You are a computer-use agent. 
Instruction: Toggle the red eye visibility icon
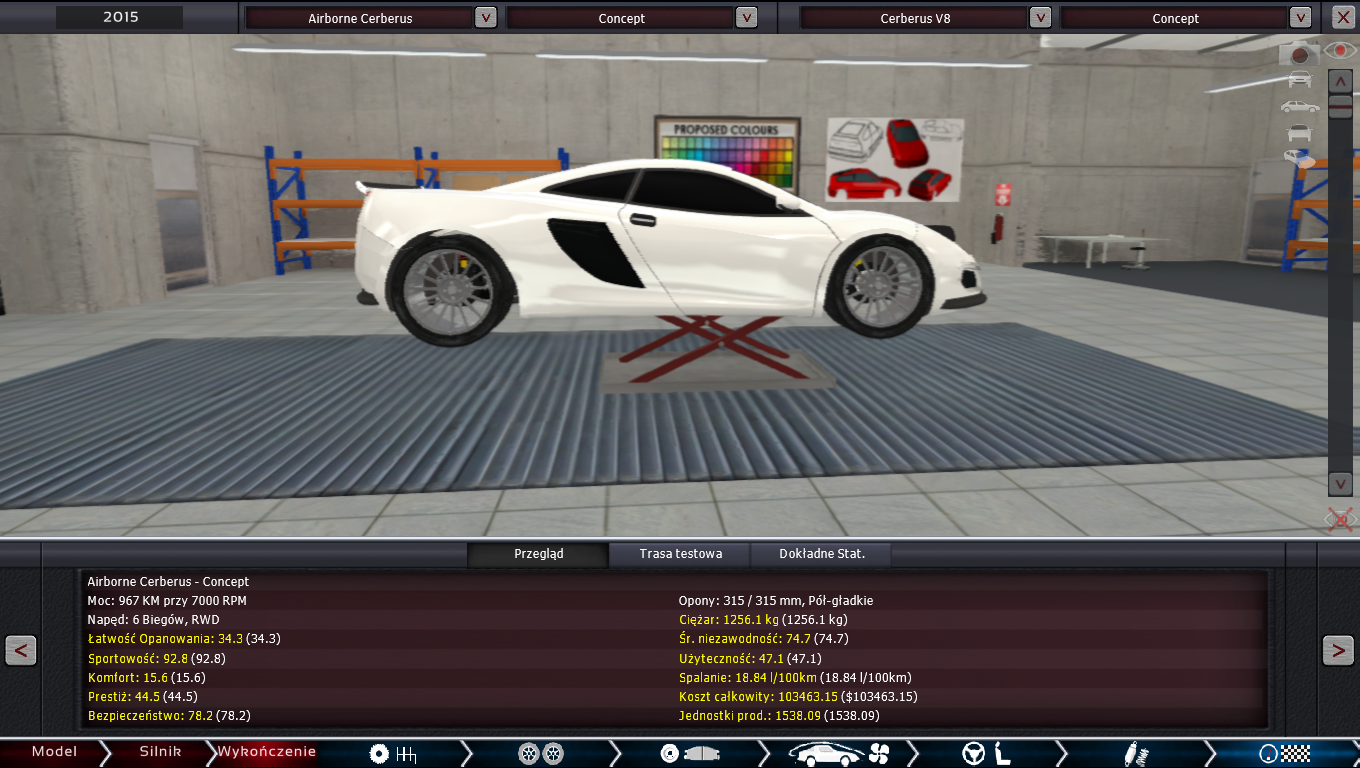coord(1339,49)
